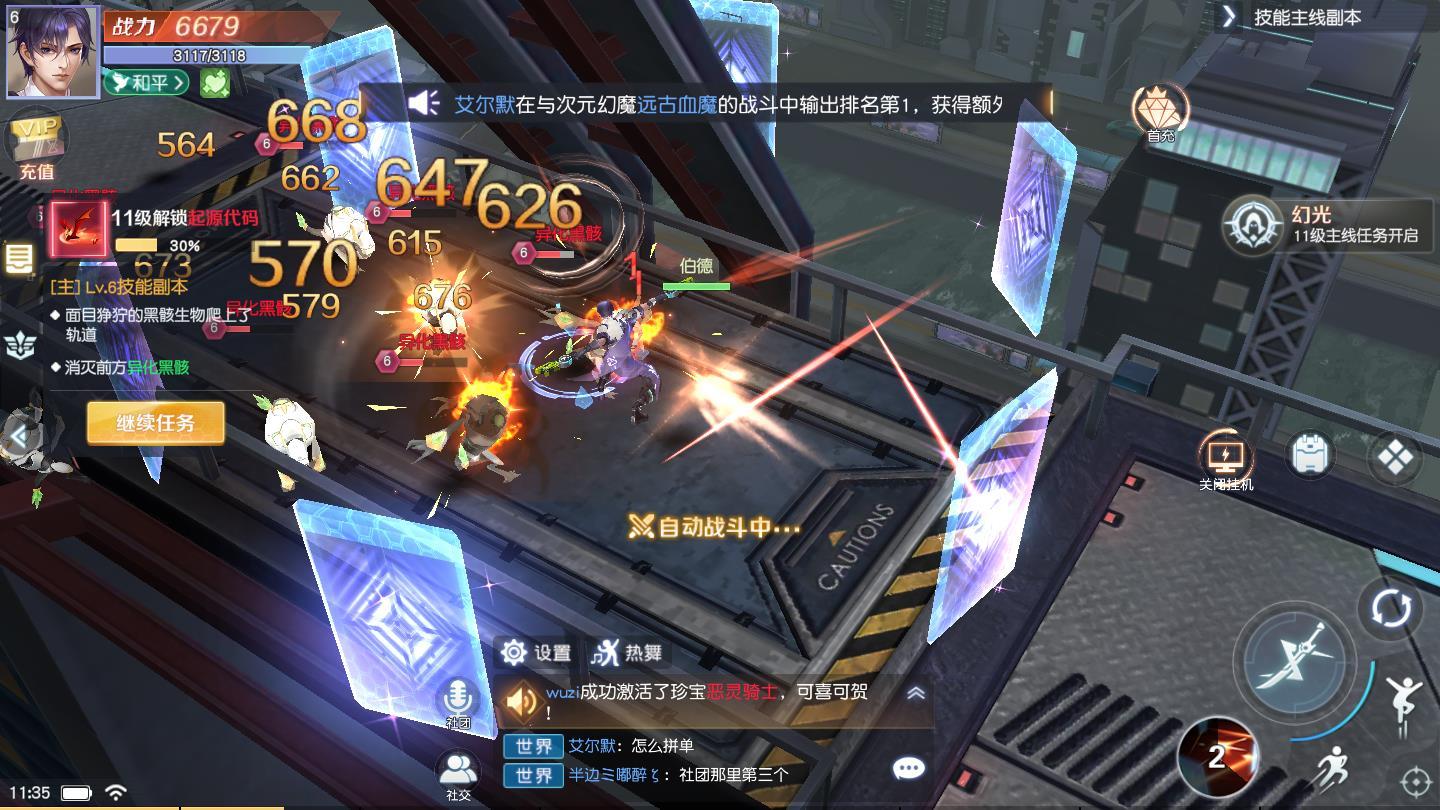Toggle off 自动战斗中 auto battle
The width and height of the screenshot is (1440, 810).
click(x=711, y=524)
